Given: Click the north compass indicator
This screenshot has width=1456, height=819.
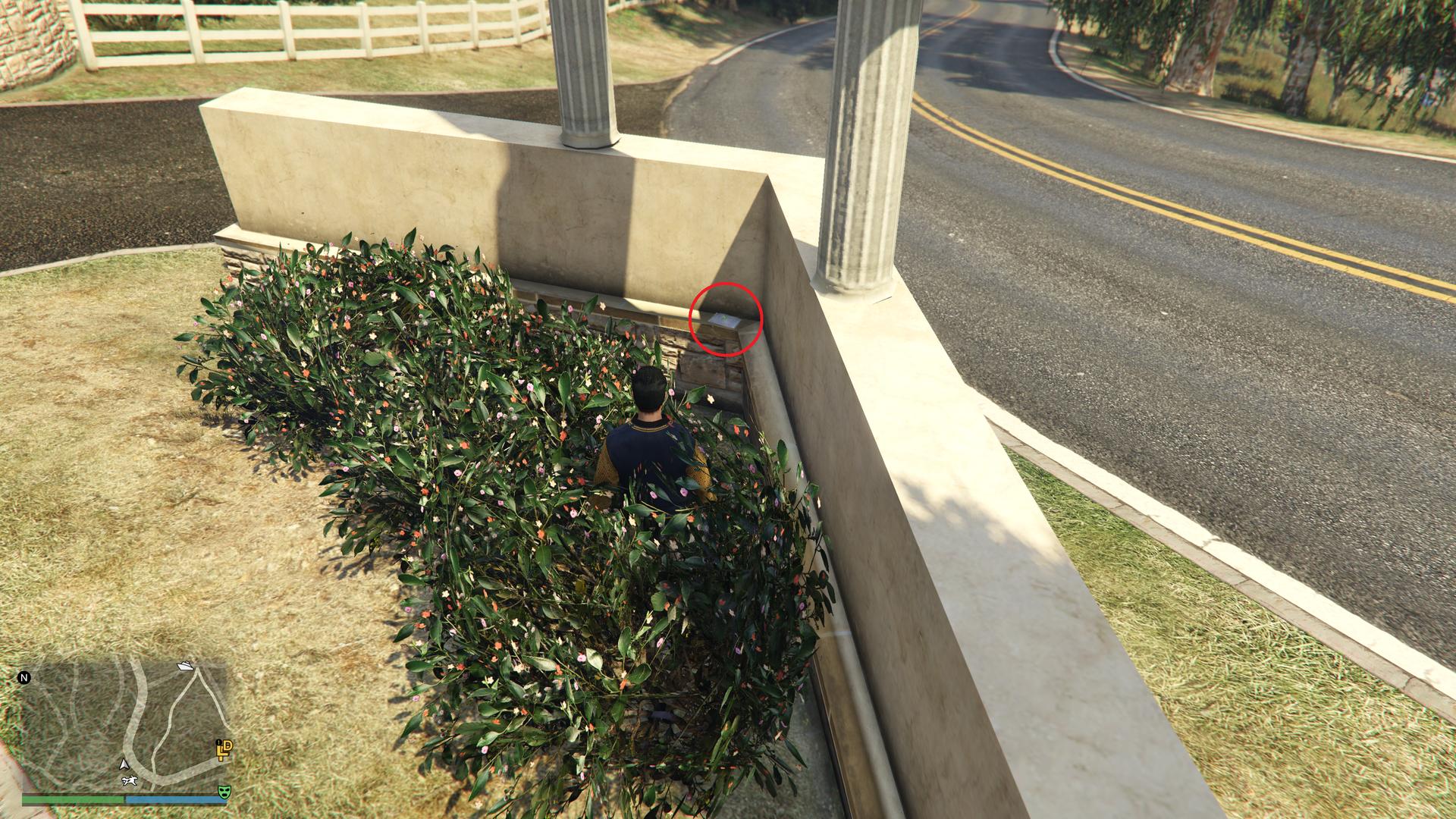Looking at the screenshot, I should [x=24, y=678].
